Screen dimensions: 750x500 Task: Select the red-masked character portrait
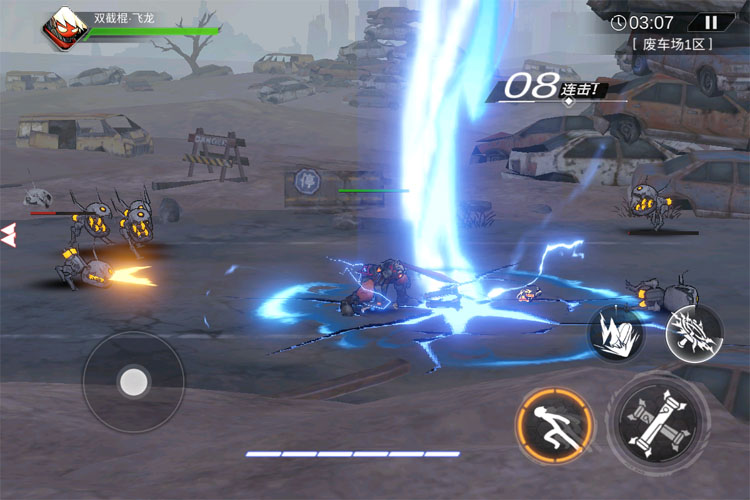click(x=64, y=28)
